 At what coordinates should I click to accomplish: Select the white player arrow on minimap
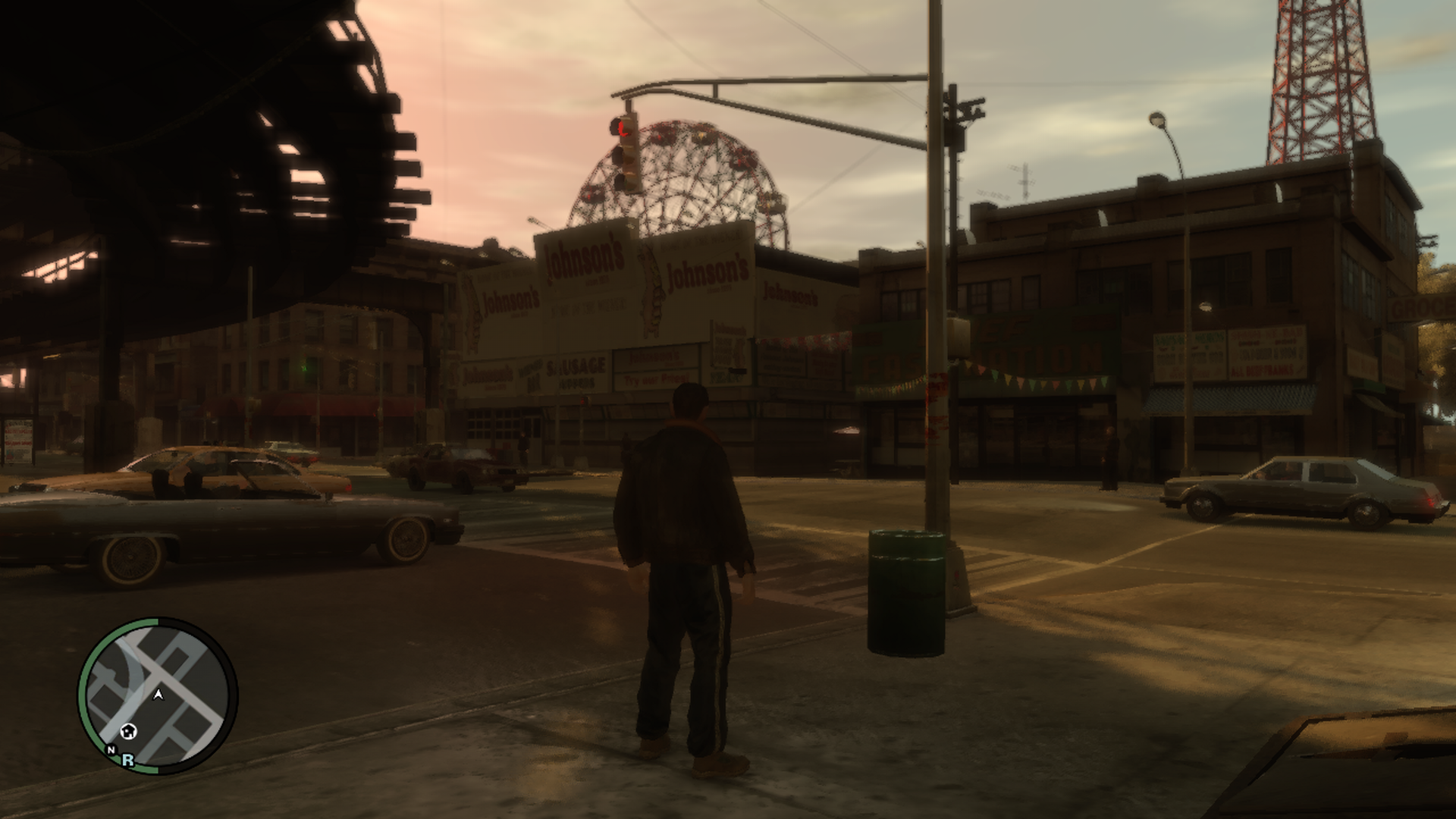[158, 693]
